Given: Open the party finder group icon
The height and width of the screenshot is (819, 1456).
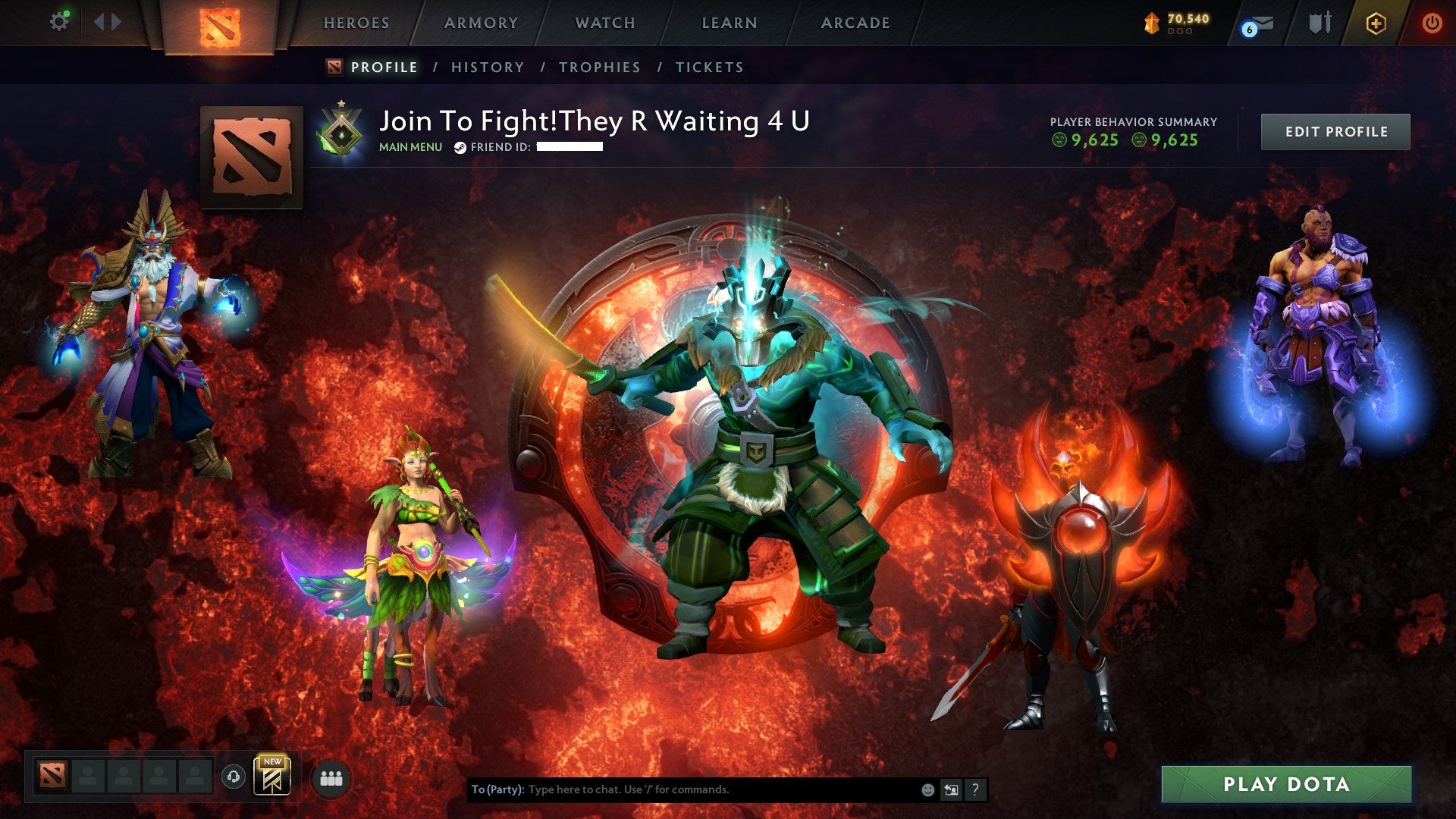Looking at the screenshot, I should point(329,775).
